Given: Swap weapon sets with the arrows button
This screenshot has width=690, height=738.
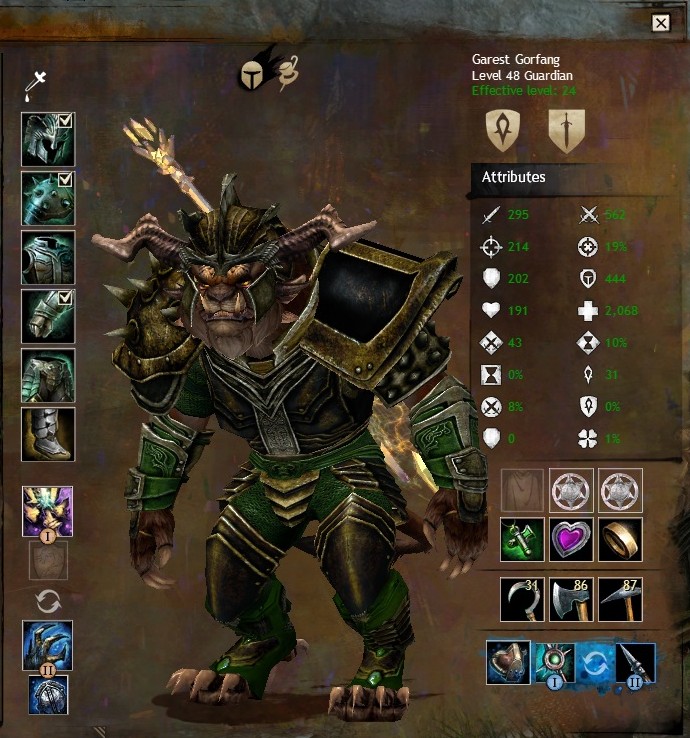Looking at the screenshot, I should pyautogui.click(x=48, y=601).
